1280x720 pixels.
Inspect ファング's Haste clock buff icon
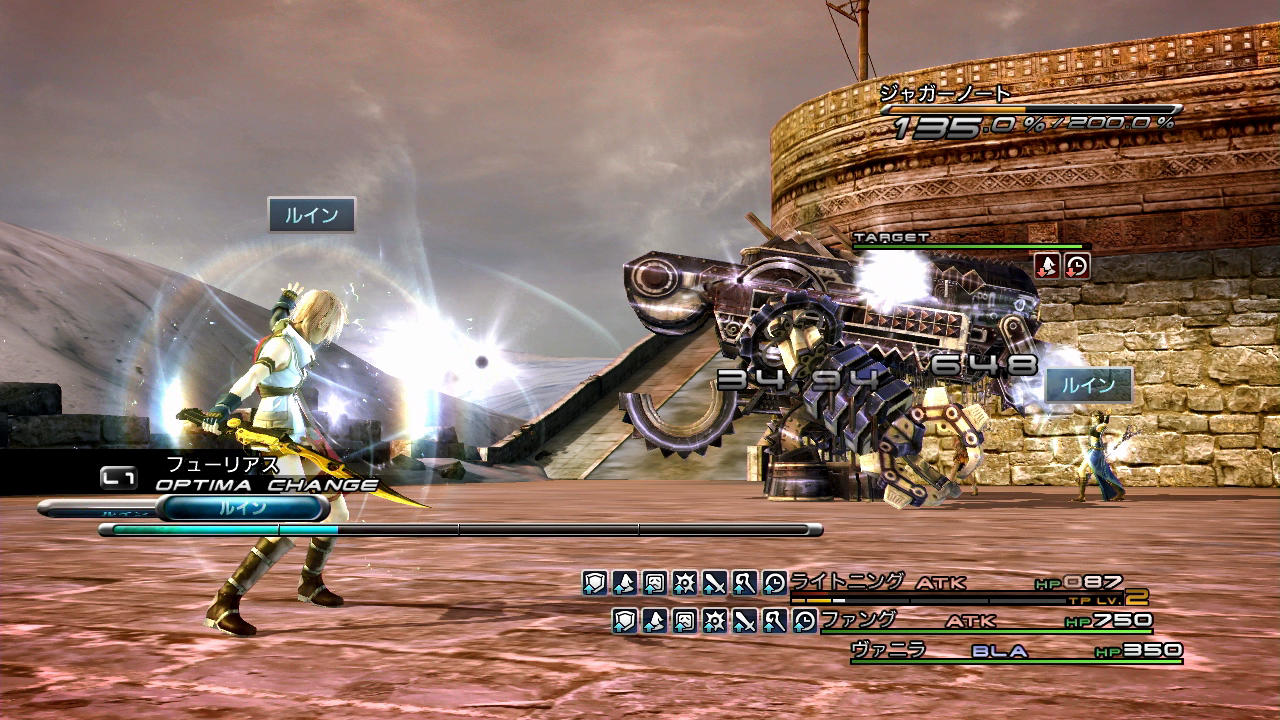[804, 621]
